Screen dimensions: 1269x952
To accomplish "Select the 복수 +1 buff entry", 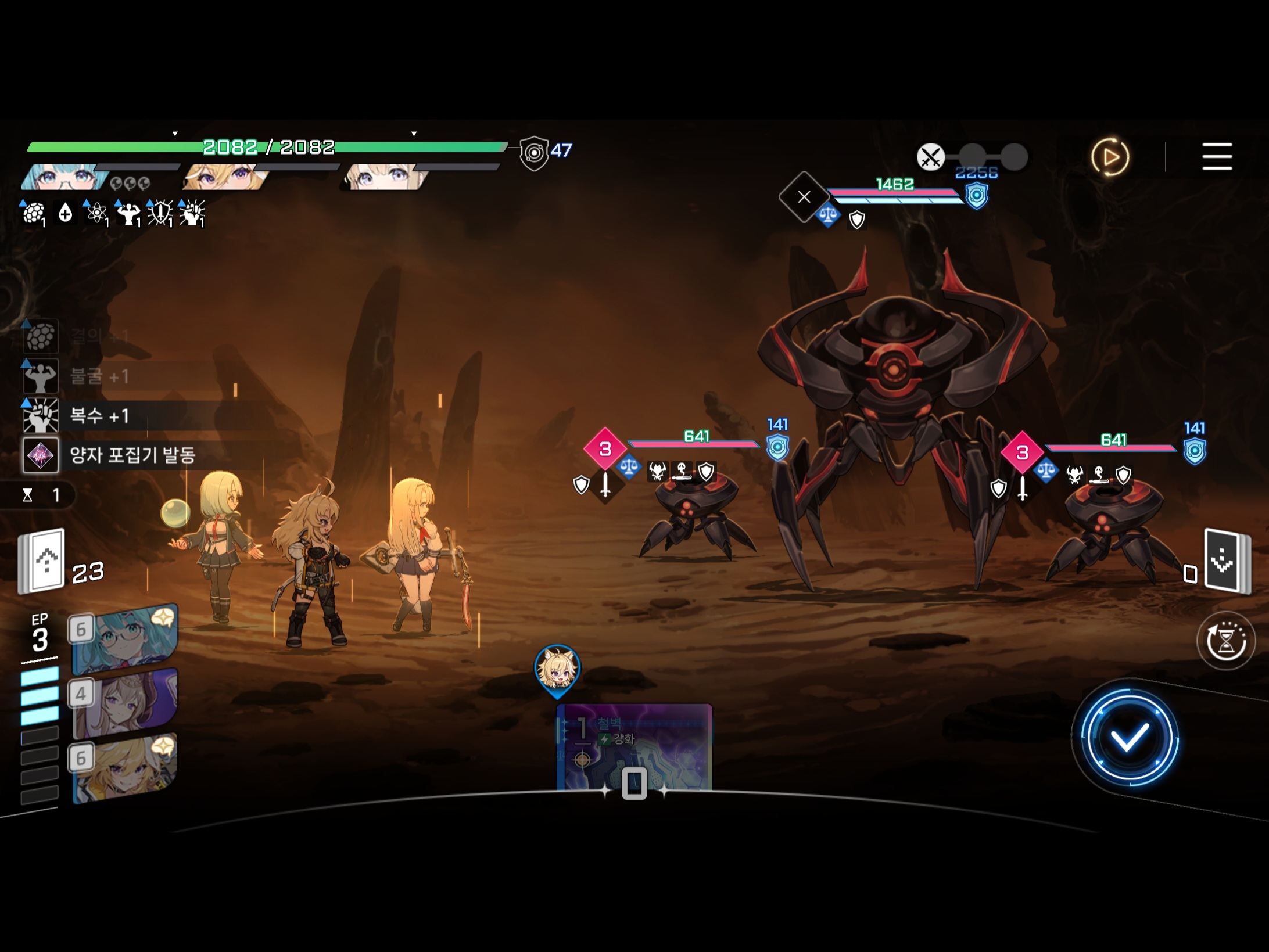I will [x=99, y=416].
